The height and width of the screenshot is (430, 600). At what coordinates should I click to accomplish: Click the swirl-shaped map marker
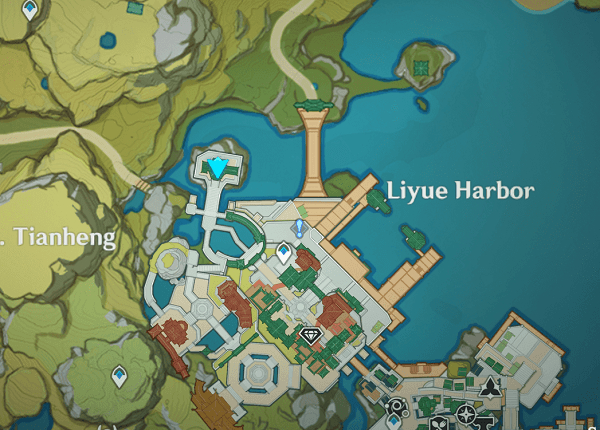[x=396, y=408]
